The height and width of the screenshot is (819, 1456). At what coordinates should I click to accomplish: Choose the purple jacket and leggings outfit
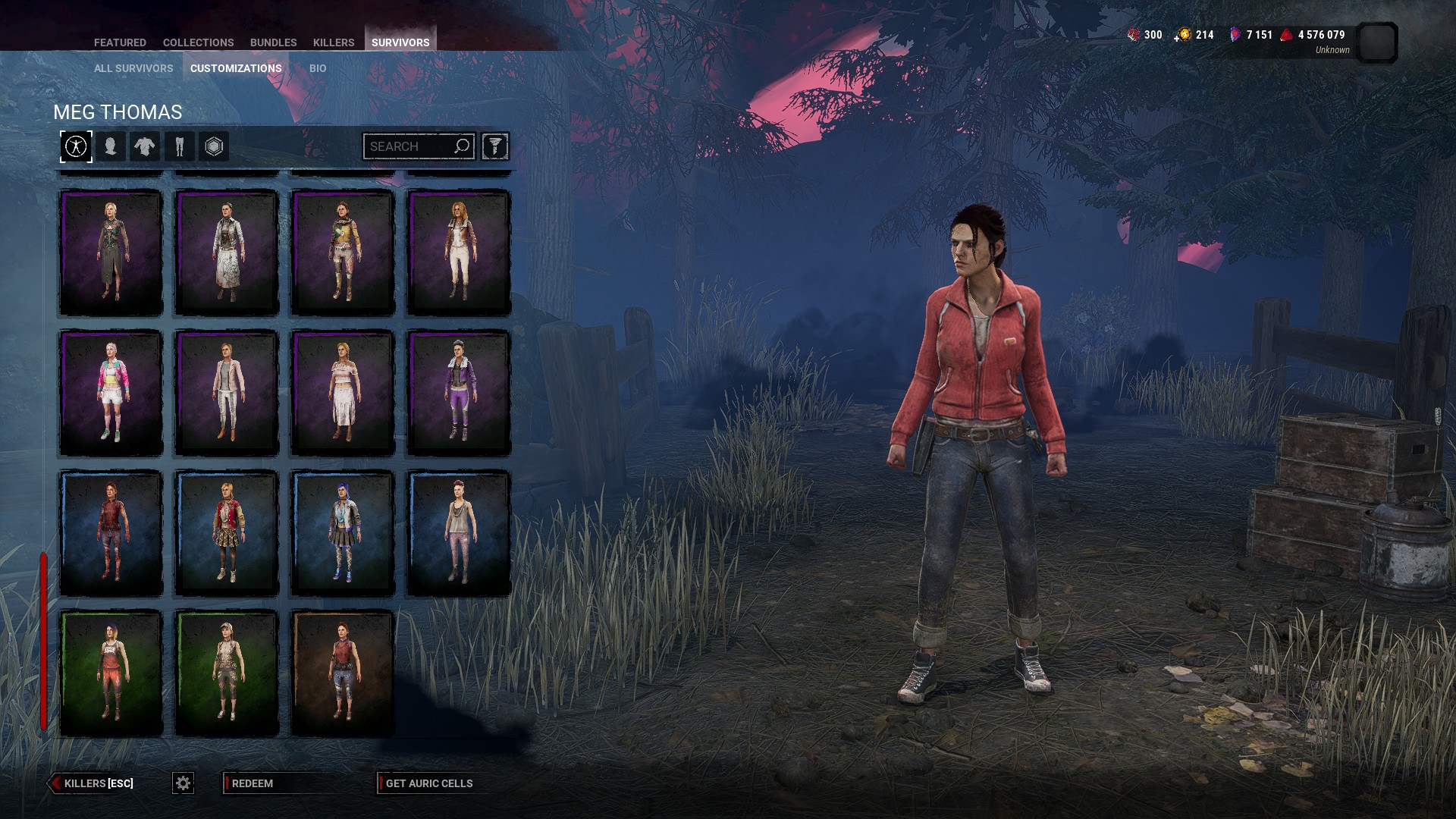tap(458, 393)
